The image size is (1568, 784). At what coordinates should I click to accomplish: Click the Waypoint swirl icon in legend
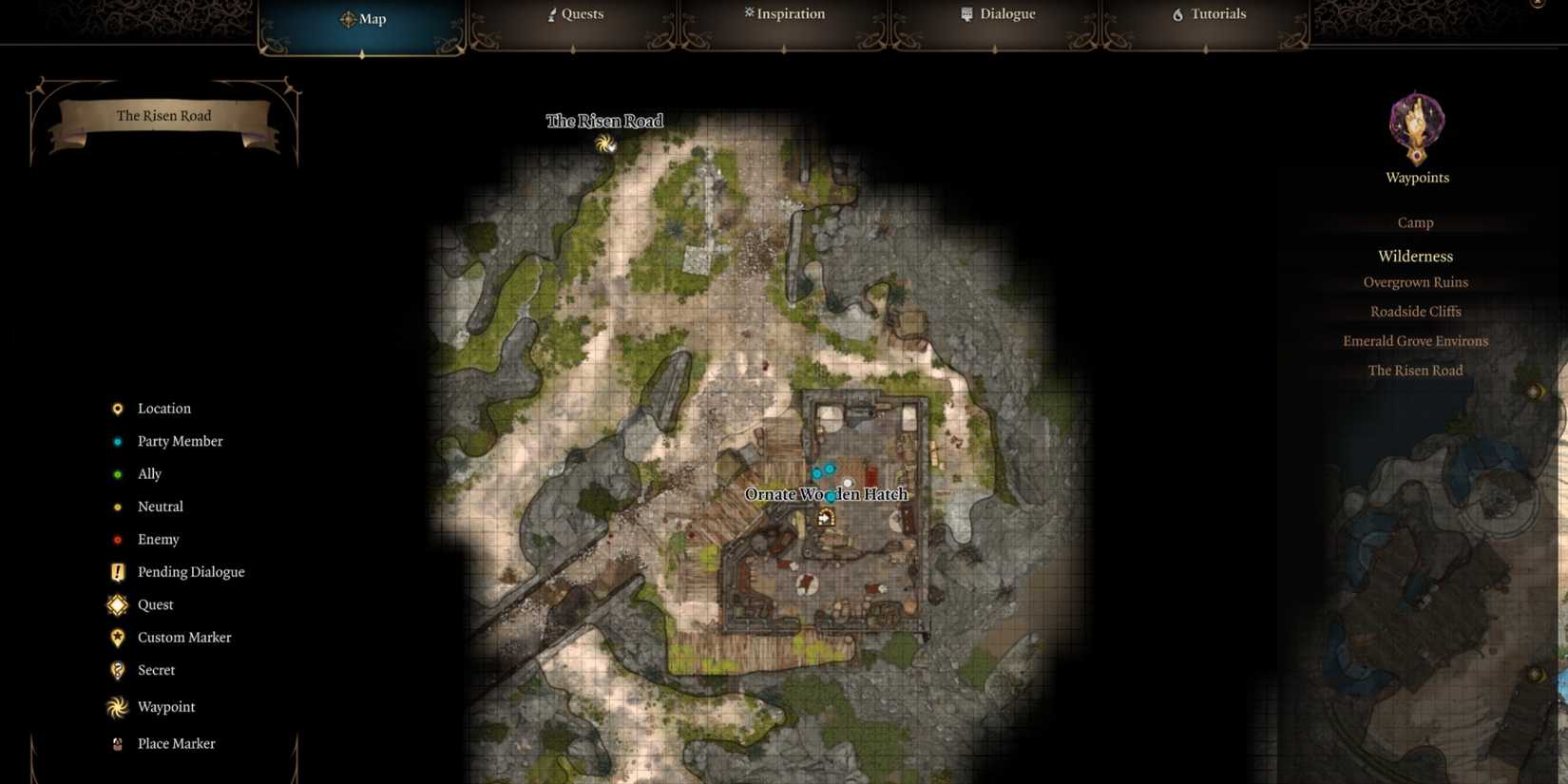117,707
